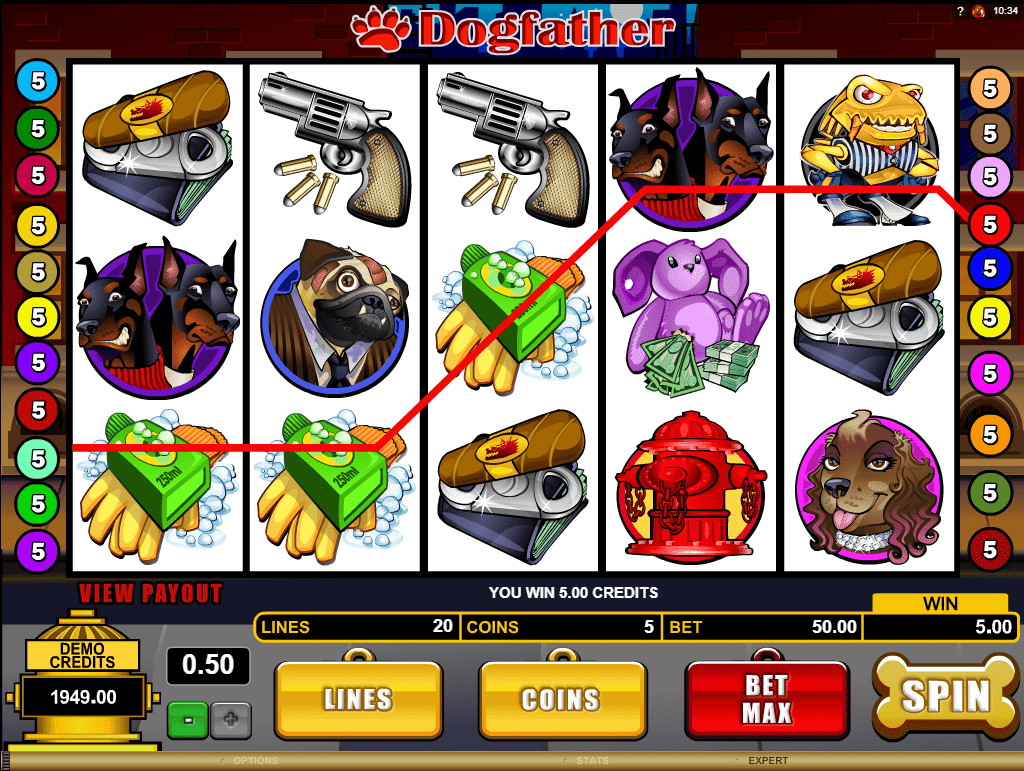Show the Stats panel
This screenshot has width=1024, height=771.
pos(593,761)
